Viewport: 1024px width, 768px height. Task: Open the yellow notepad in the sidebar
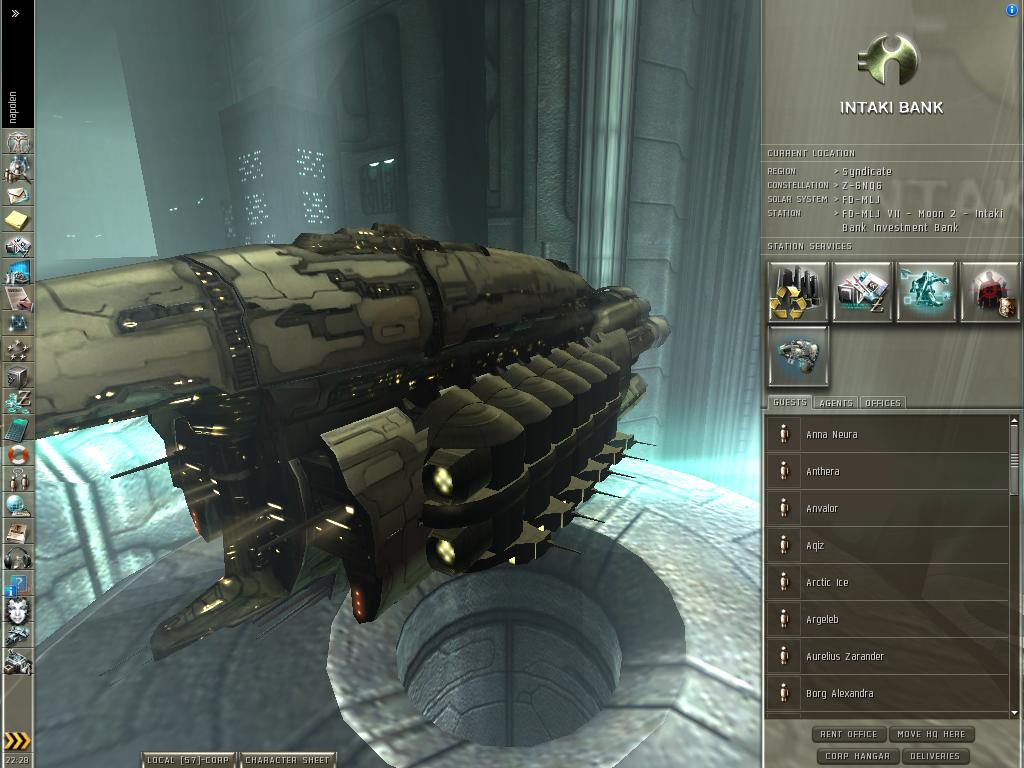17,220
